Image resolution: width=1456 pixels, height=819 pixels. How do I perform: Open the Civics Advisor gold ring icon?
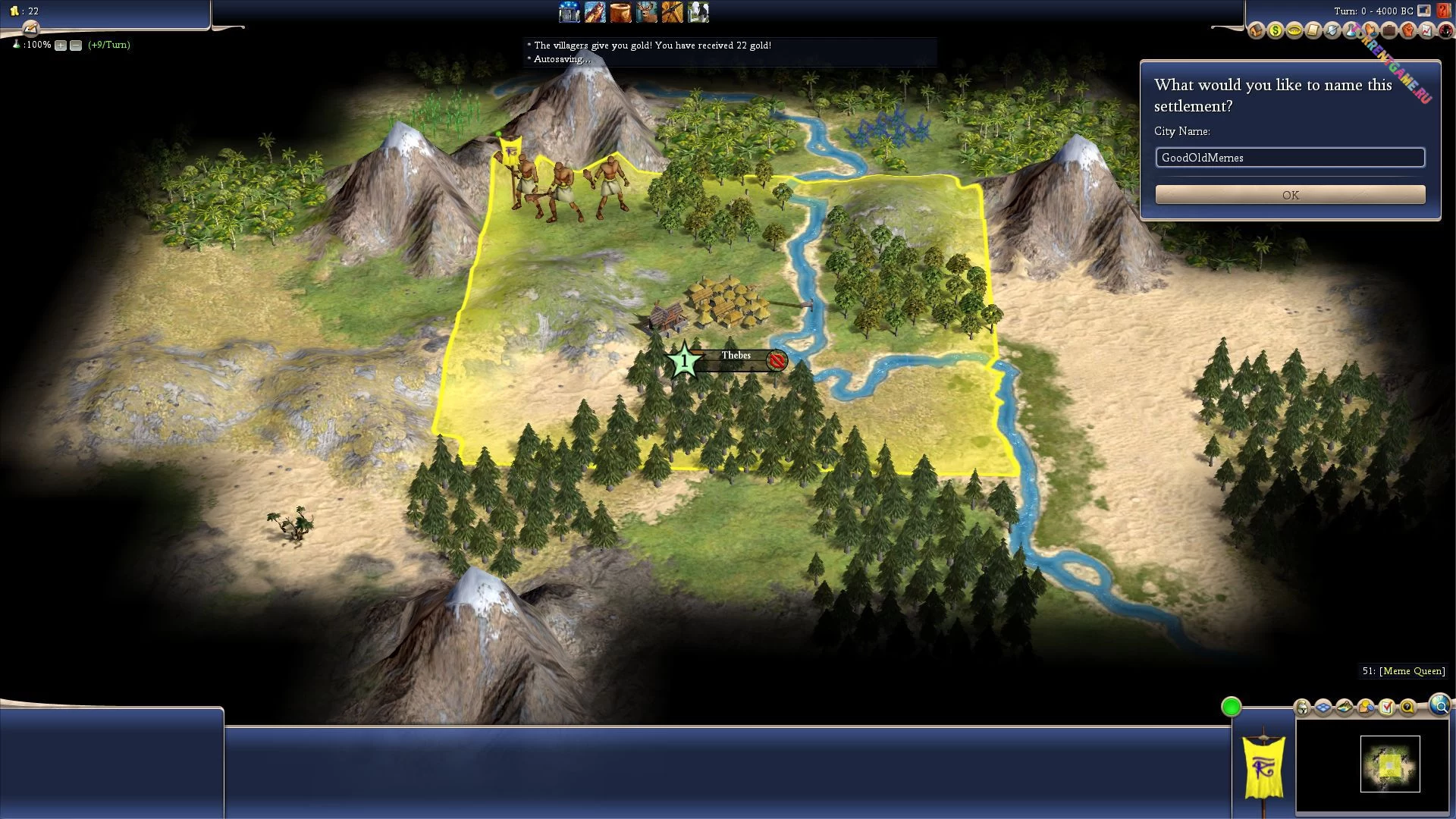[x=1294, y=31]
